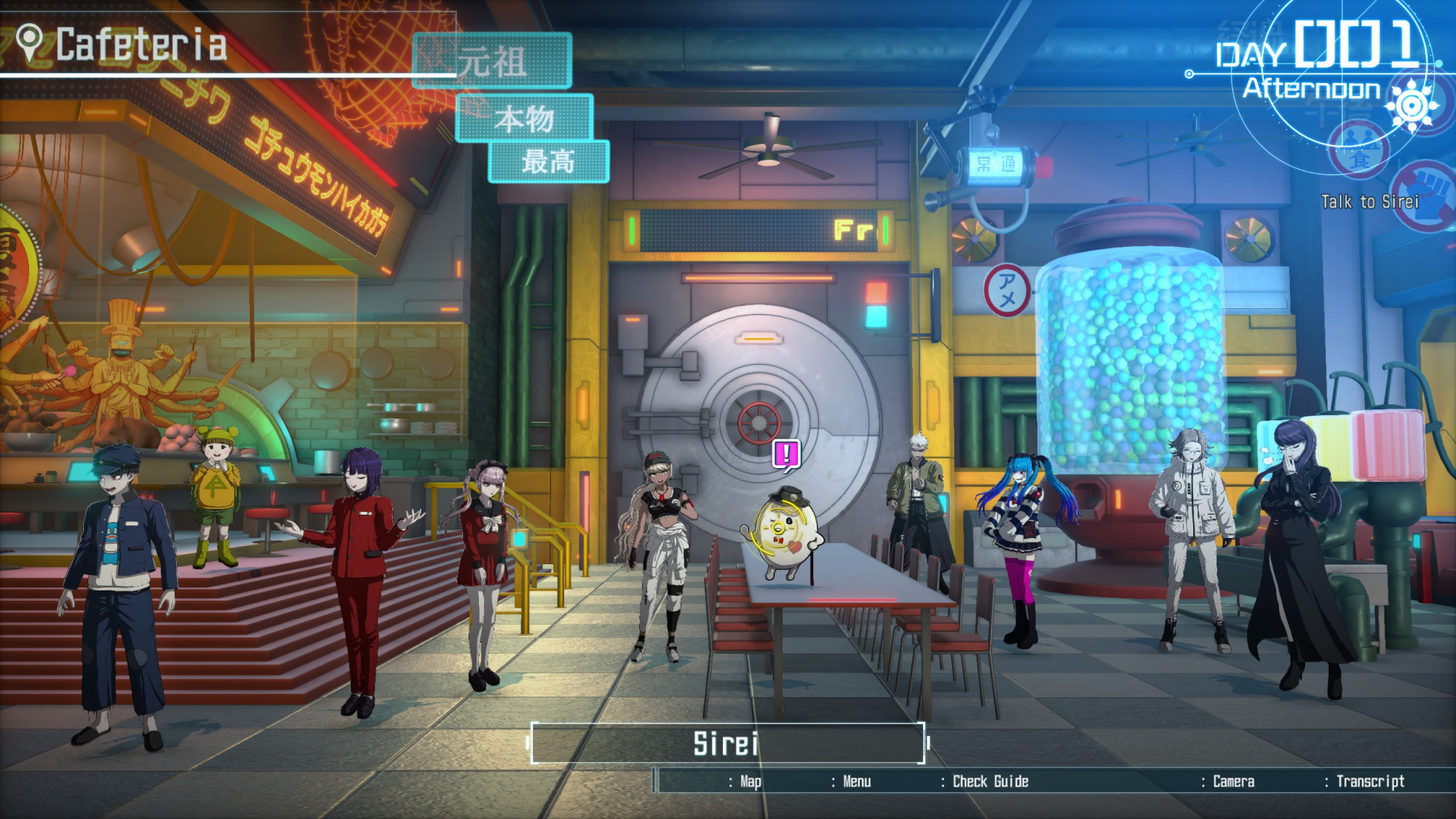Click the exclamation marker above Sirei
This screenshot has width=1456, height=819.
pyautogui.click(x=786, y=455)
